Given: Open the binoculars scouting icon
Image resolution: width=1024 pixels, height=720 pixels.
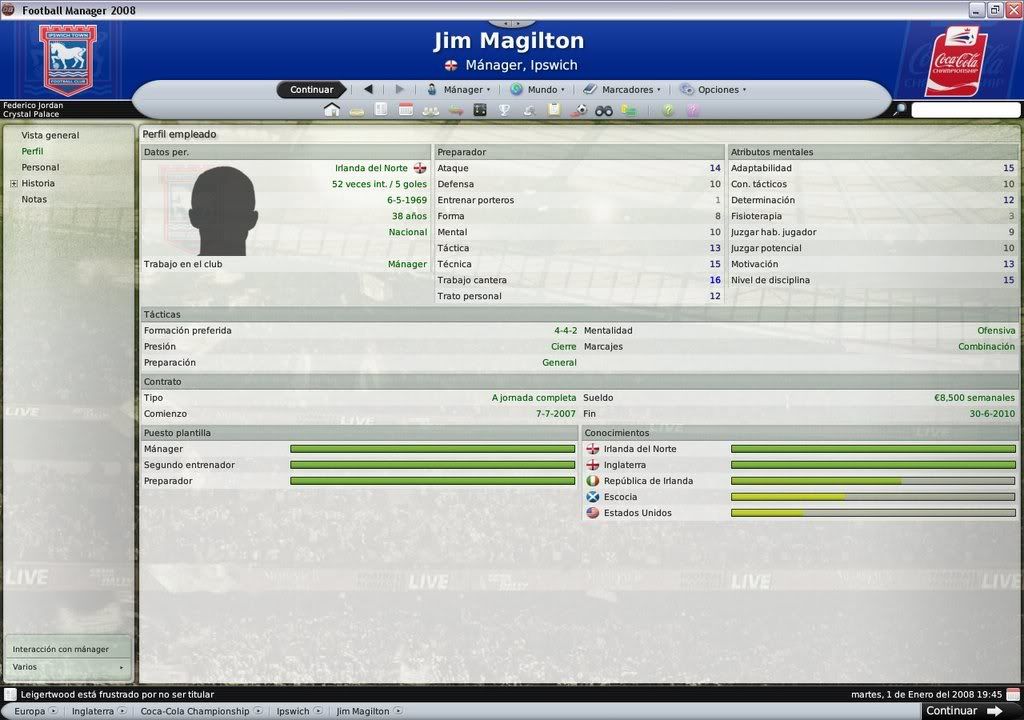Looking at the screenshot, I should (604, 110).
